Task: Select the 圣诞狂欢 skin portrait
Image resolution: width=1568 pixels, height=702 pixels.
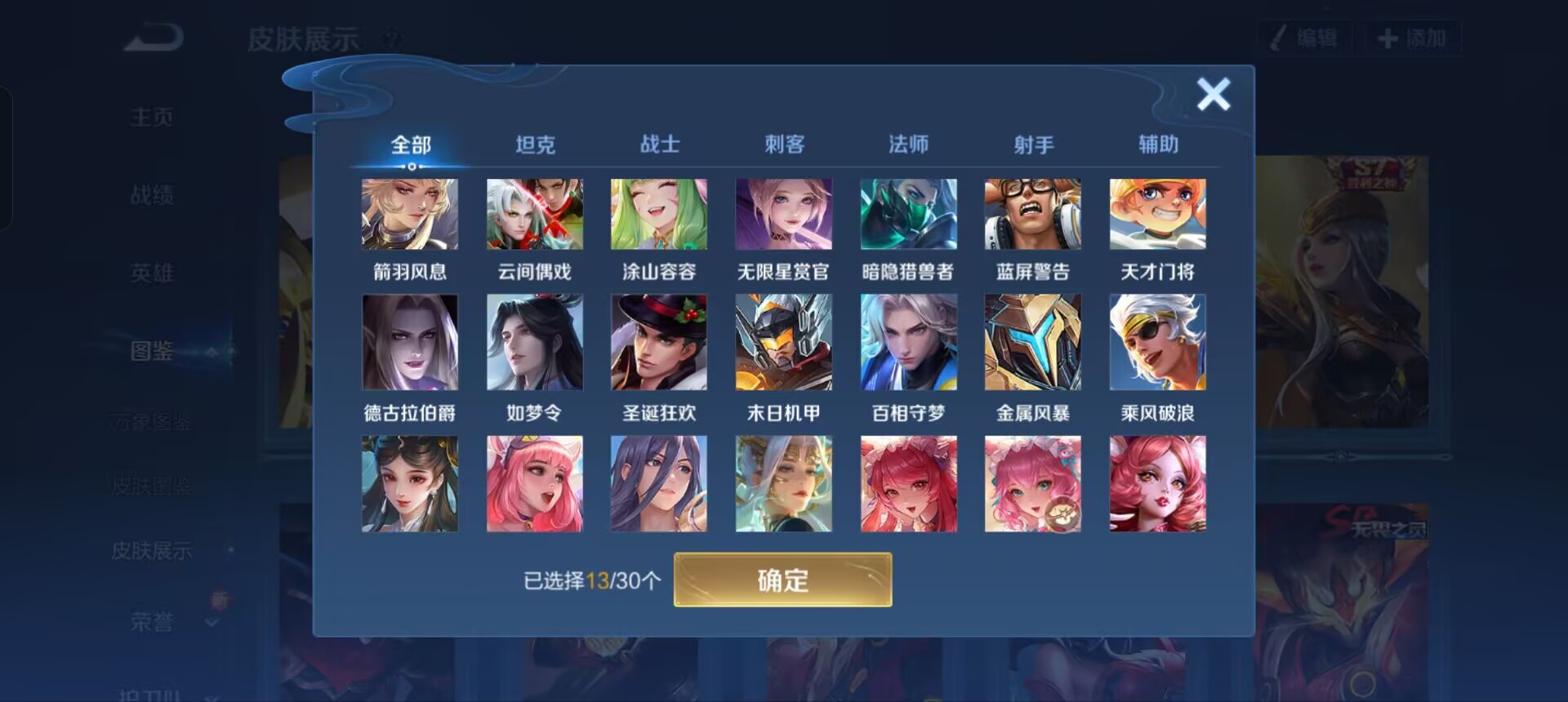Action: click(659, 342)
